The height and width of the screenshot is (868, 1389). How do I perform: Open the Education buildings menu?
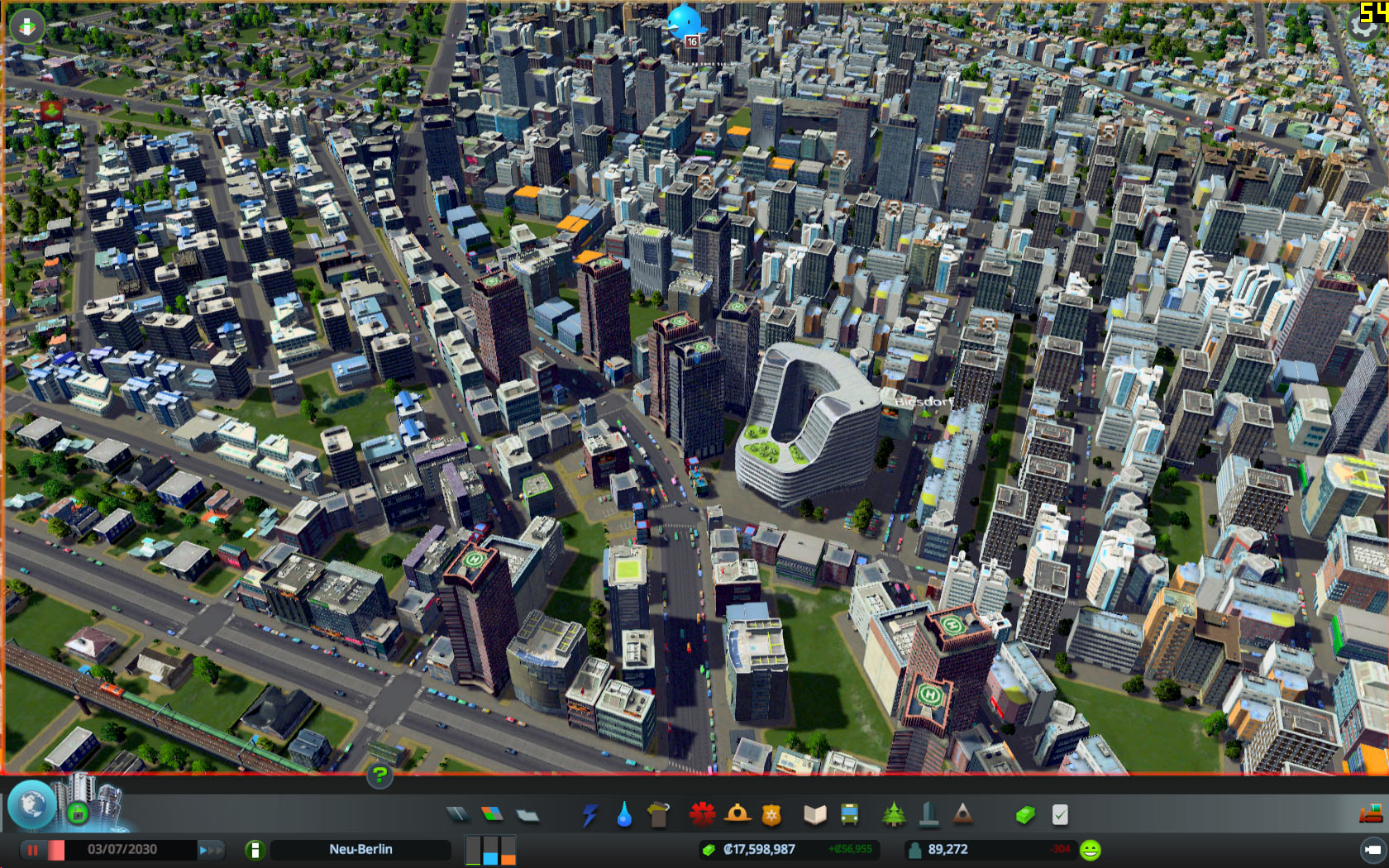[815, 813]
